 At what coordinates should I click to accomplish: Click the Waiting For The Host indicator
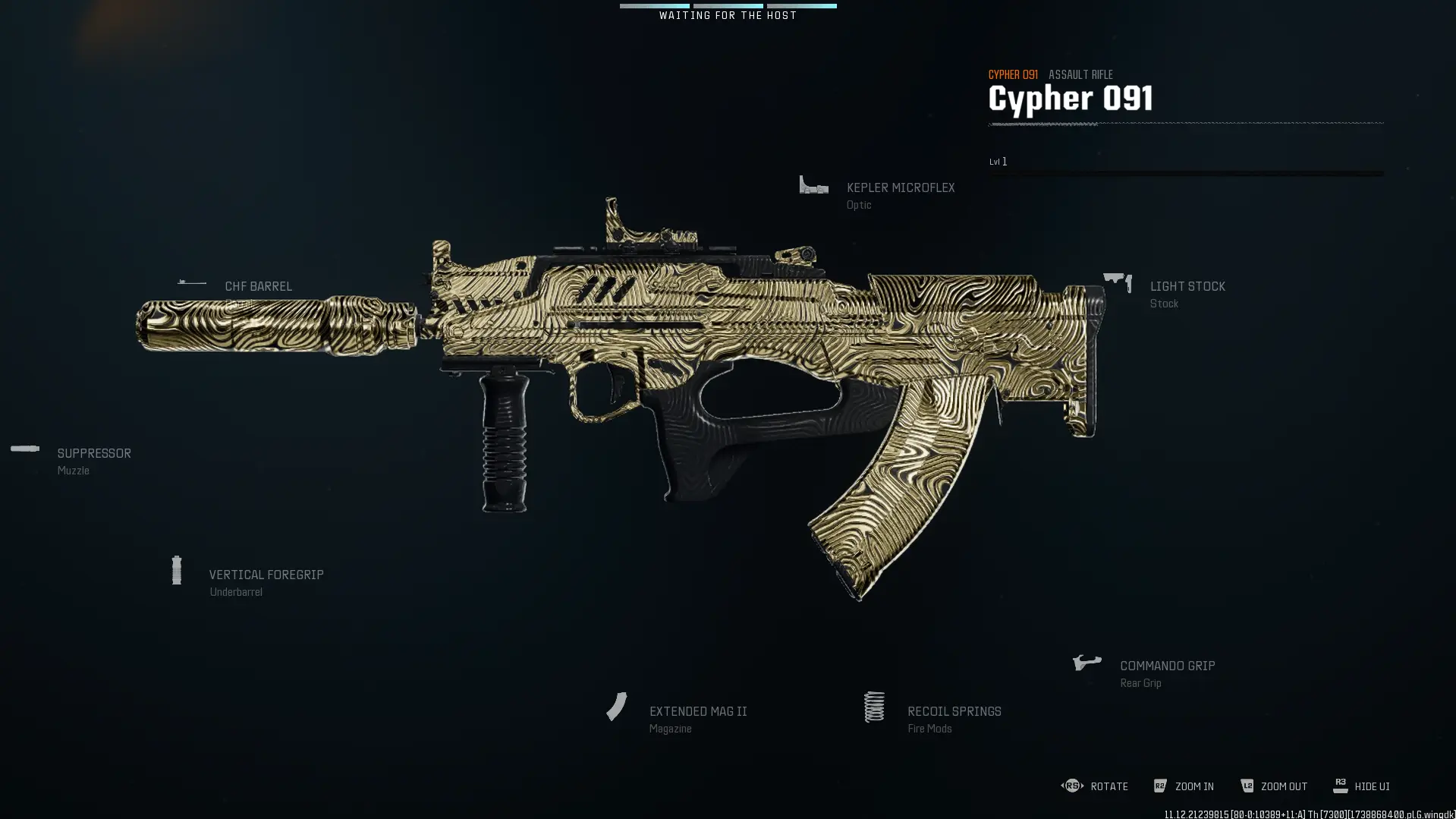(x=728, y=14)
